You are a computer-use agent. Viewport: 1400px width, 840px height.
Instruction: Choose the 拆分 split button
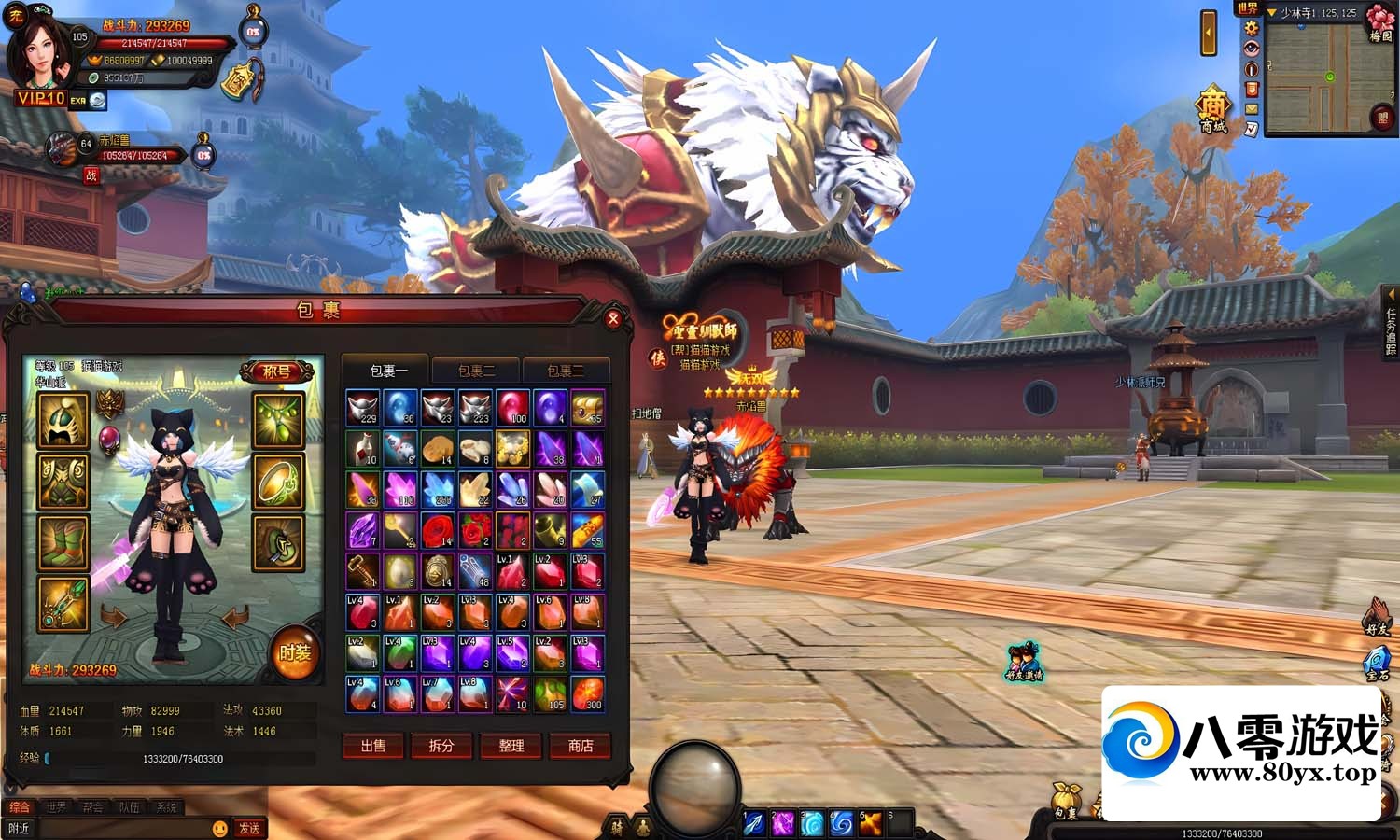pyautogui.click(x=441, y=746)
